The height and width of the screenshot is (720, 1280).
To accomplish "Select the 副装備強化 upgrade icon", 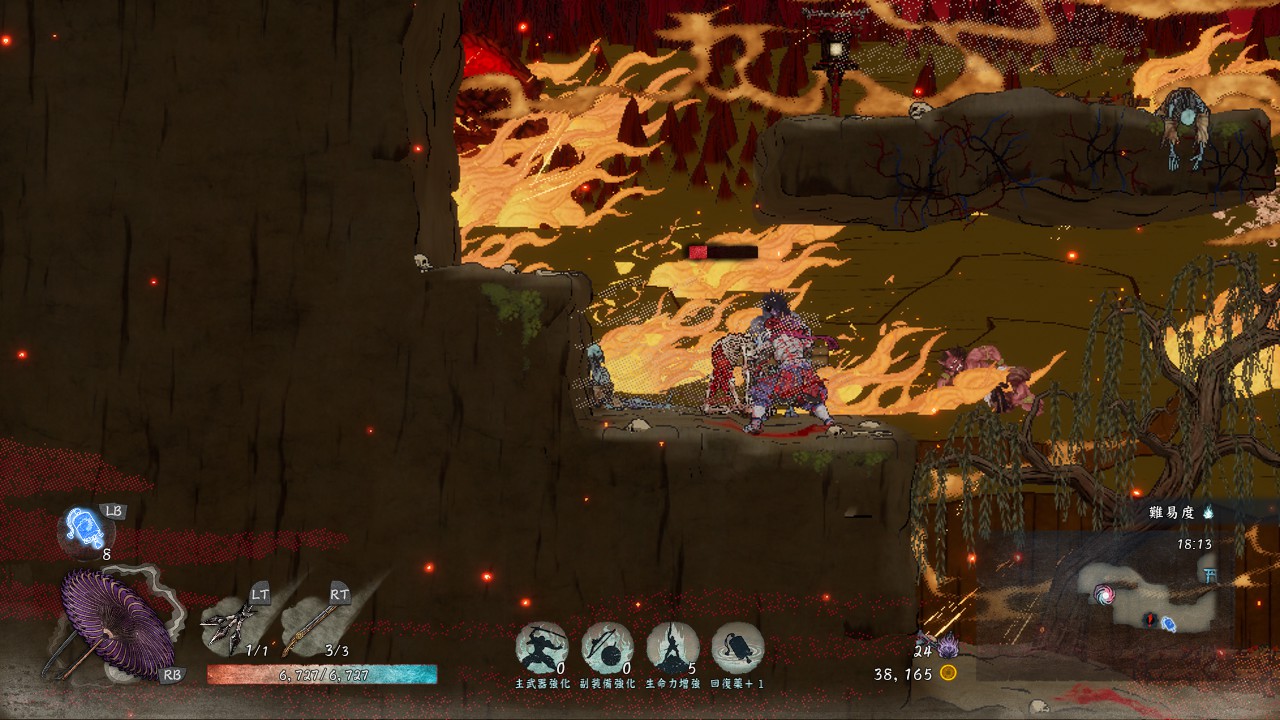I will point(607,647).
